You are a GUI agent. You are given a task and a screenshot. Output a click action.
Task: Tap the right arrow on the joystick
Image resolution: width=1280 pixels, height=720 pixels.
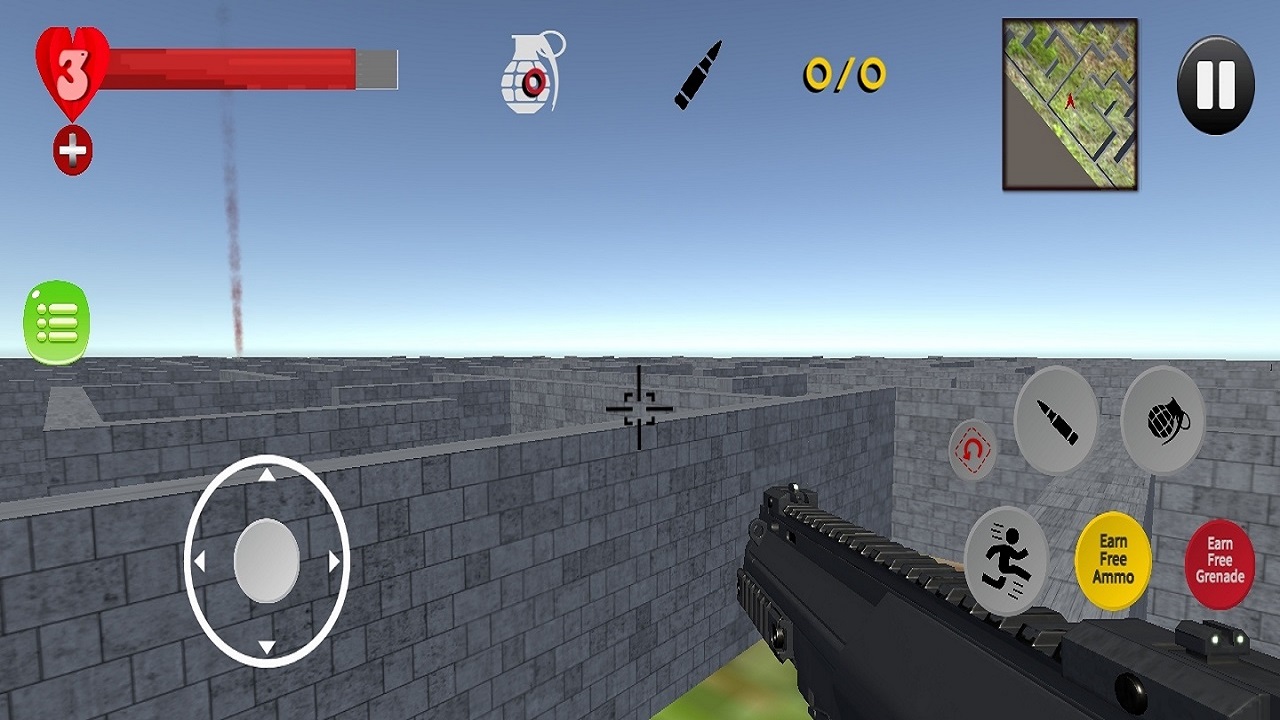coord(335,562)
